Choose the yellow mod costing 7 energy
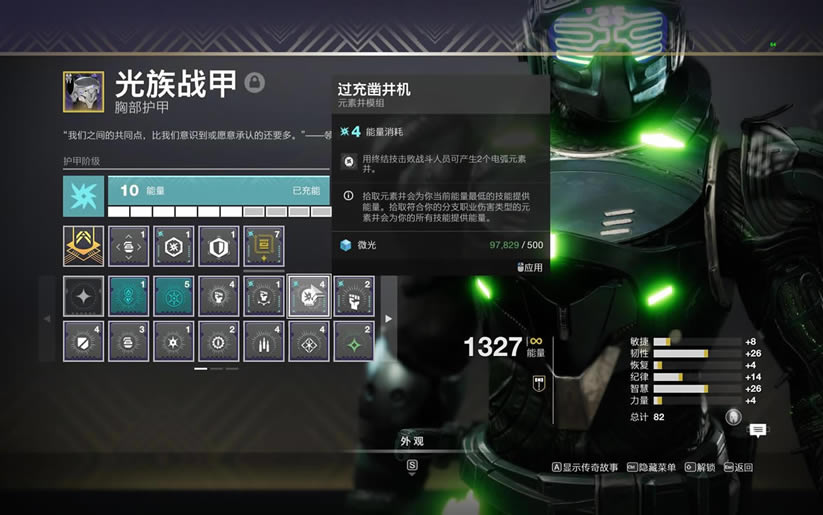Image resolution: width=823 pixels, height=515 pixels. coord(264,246)
